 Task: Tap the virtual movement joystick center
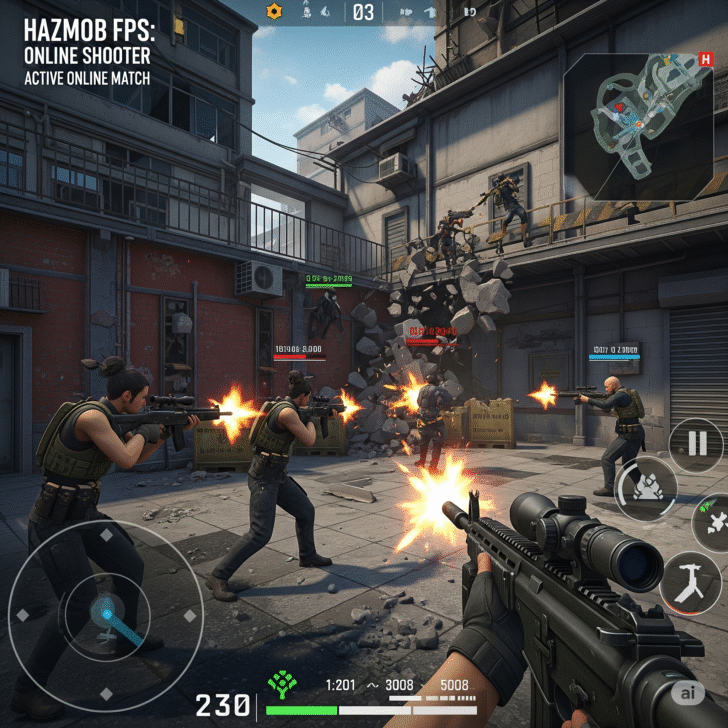click(106, 607)
